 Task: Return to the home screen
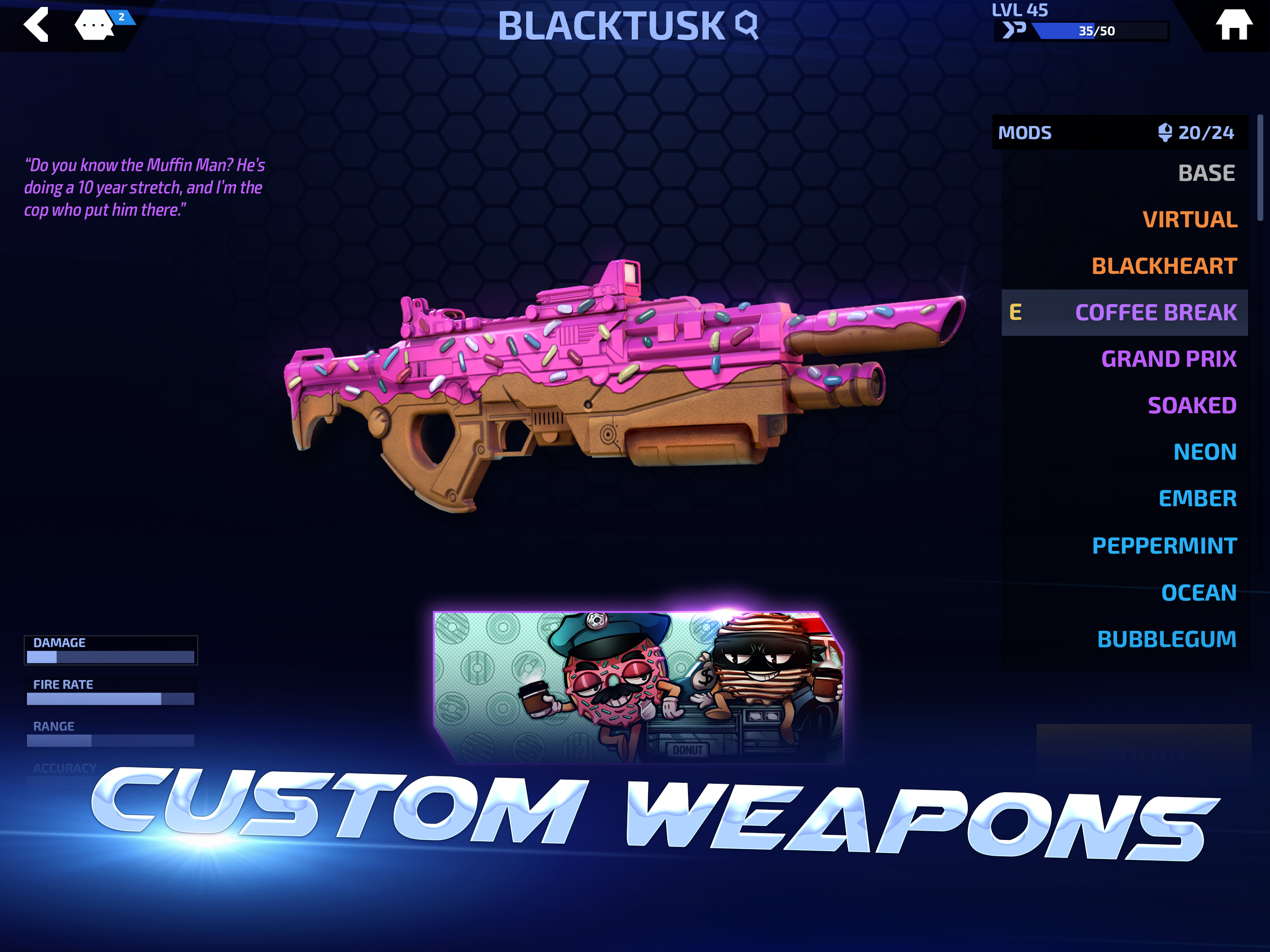1233,25
